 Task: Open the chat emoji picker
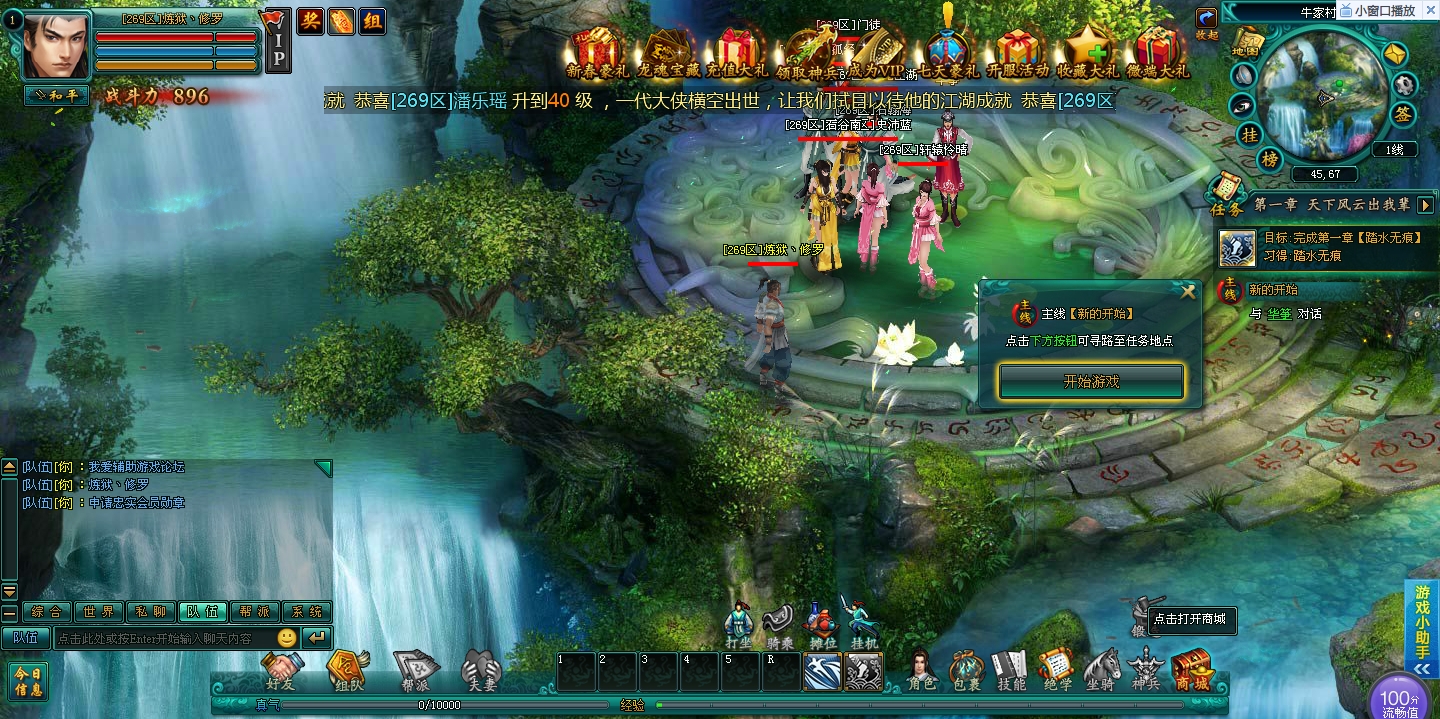(287, 638)
